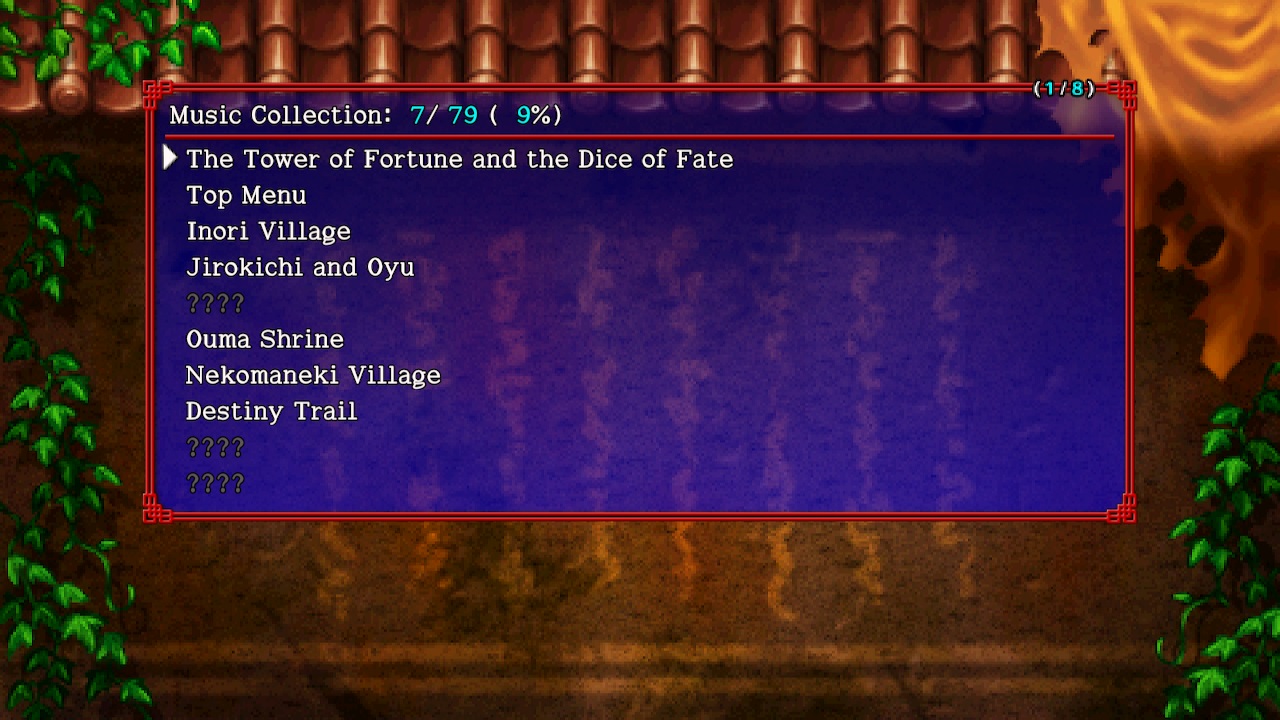The height and width of the screenshot is (720, 1280).
Task: Click the first locked "????" entry
Action: click(x=215, y=303)
